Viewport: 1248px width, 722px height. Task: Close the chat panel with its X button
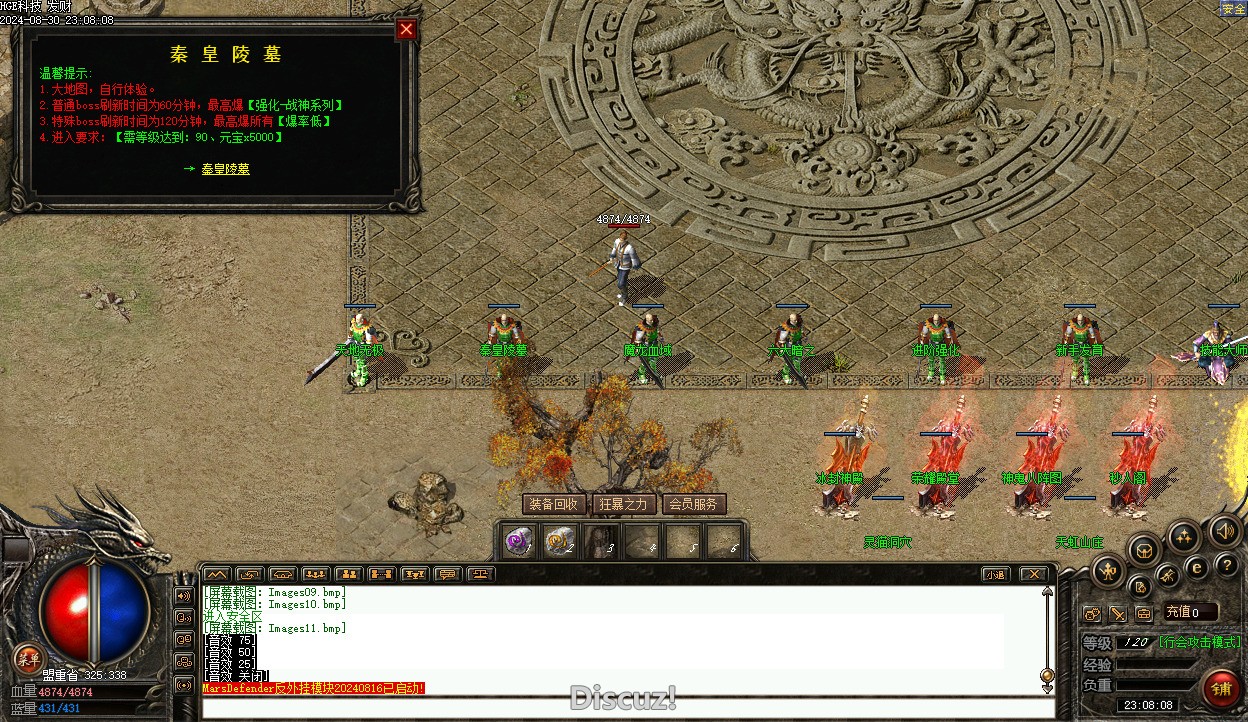pyautogui.click(x=1033, y=574)
